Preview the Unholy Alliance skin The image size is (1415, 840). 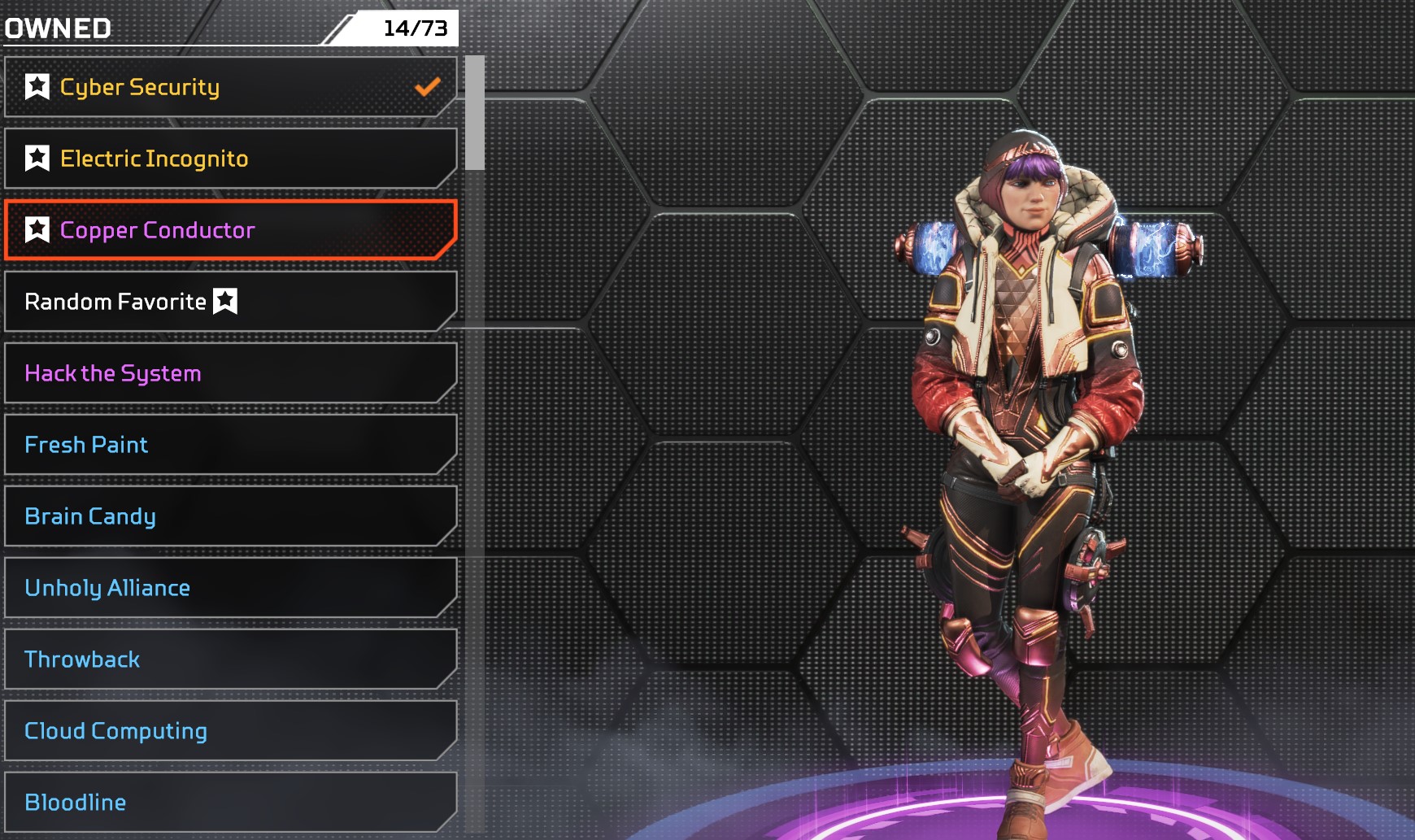coord(231,588)
